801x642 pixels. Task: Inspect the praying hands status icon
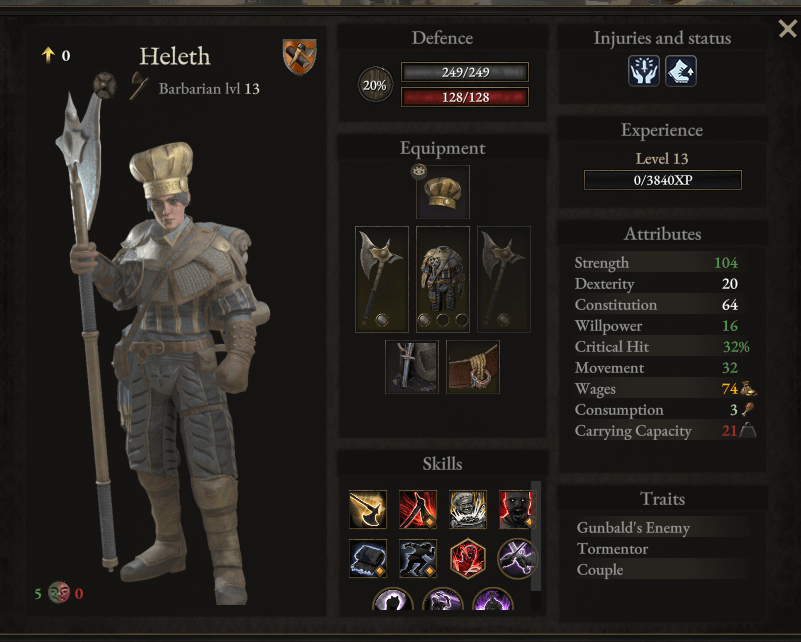tap(644, 70)
